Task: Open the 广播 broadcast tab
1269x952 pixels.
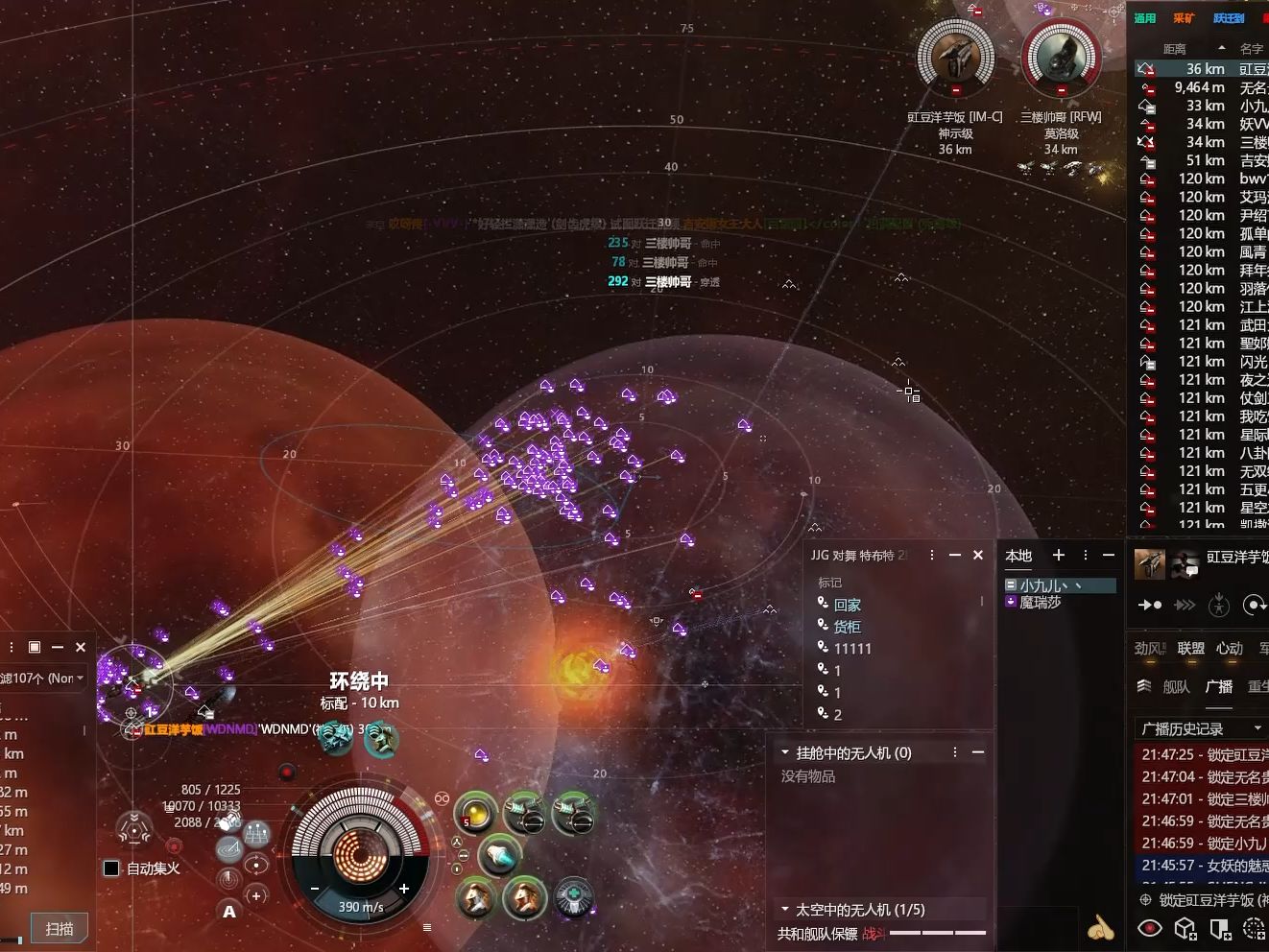Action: (1219, 686)
